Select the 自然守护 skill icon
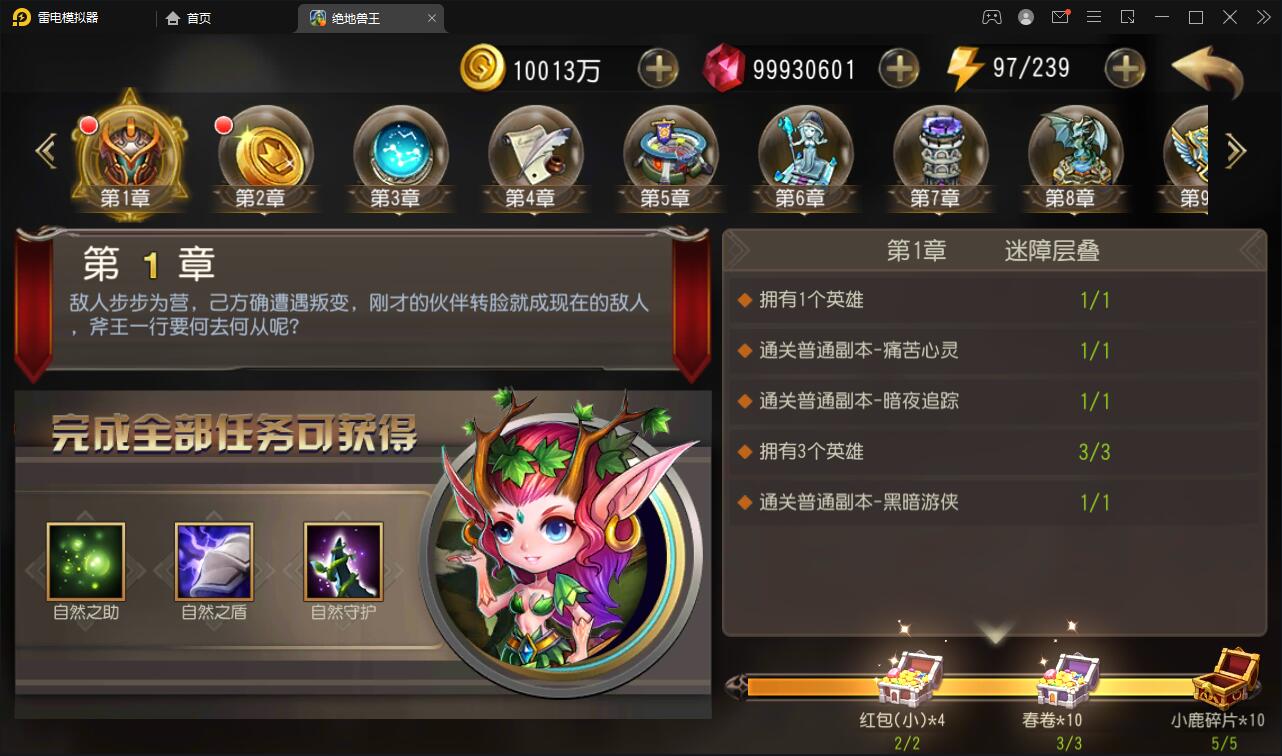 click(341, 560)
